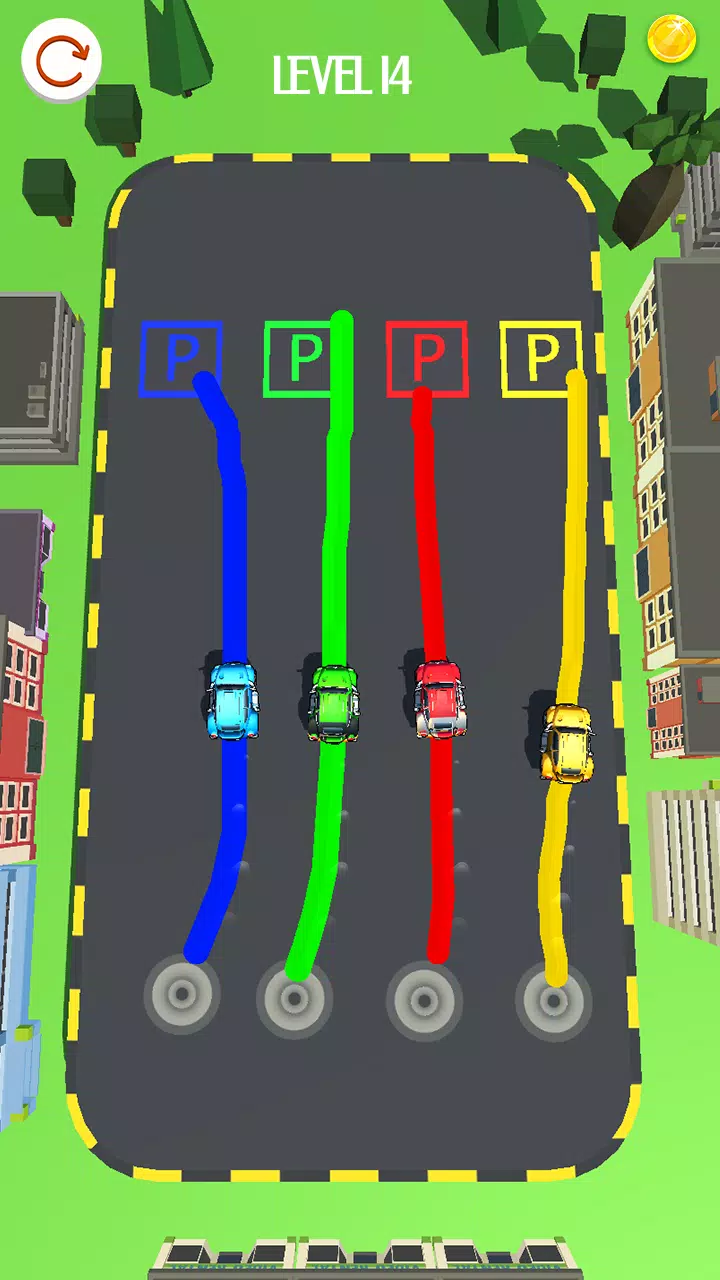The width and height of the screenshot is (720, 1280).
Task: Tap the yellow car
Action: click(567, 741)
